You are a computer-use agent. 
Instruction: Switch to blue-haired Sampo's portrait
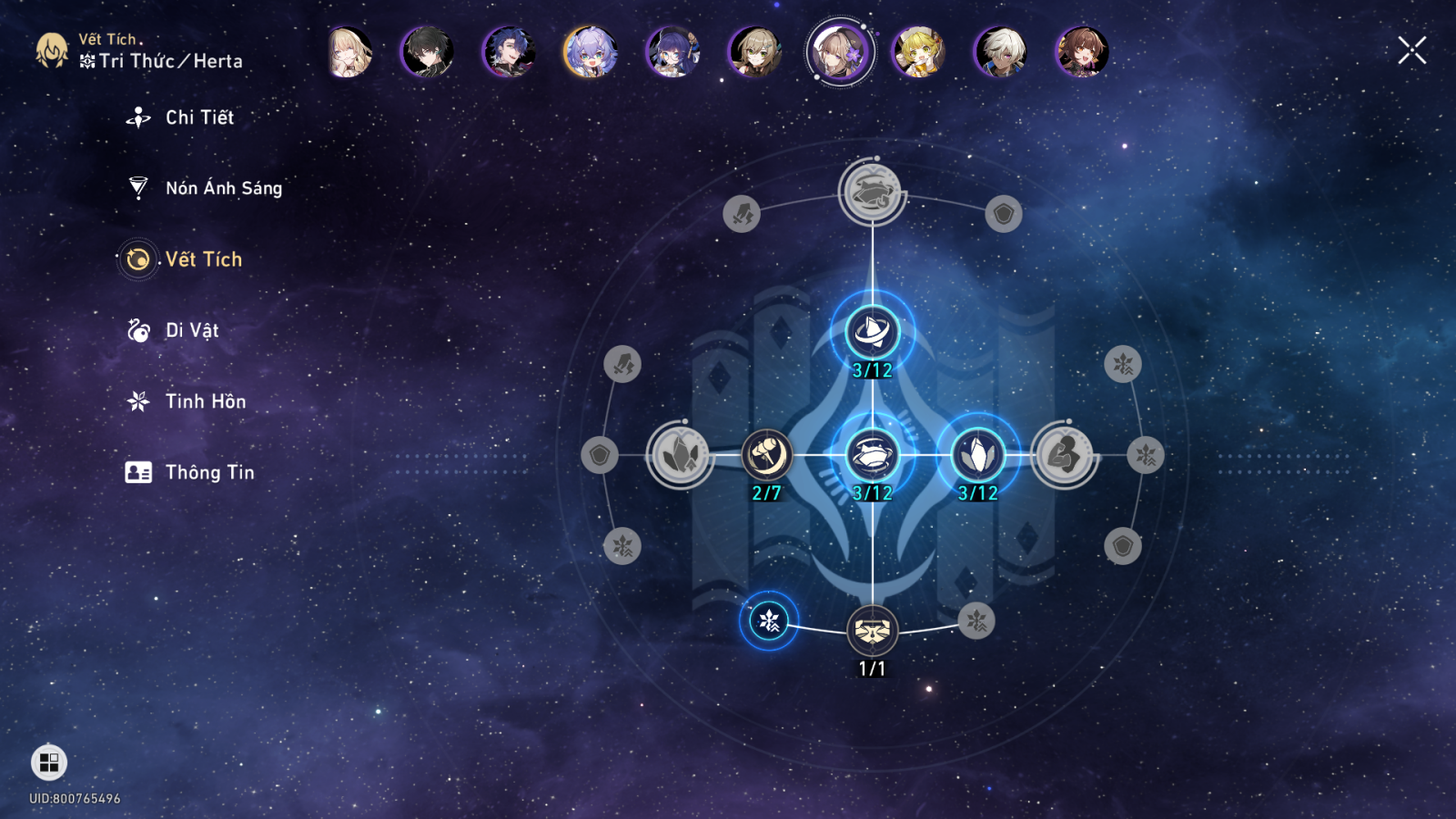tap(509, 52)
